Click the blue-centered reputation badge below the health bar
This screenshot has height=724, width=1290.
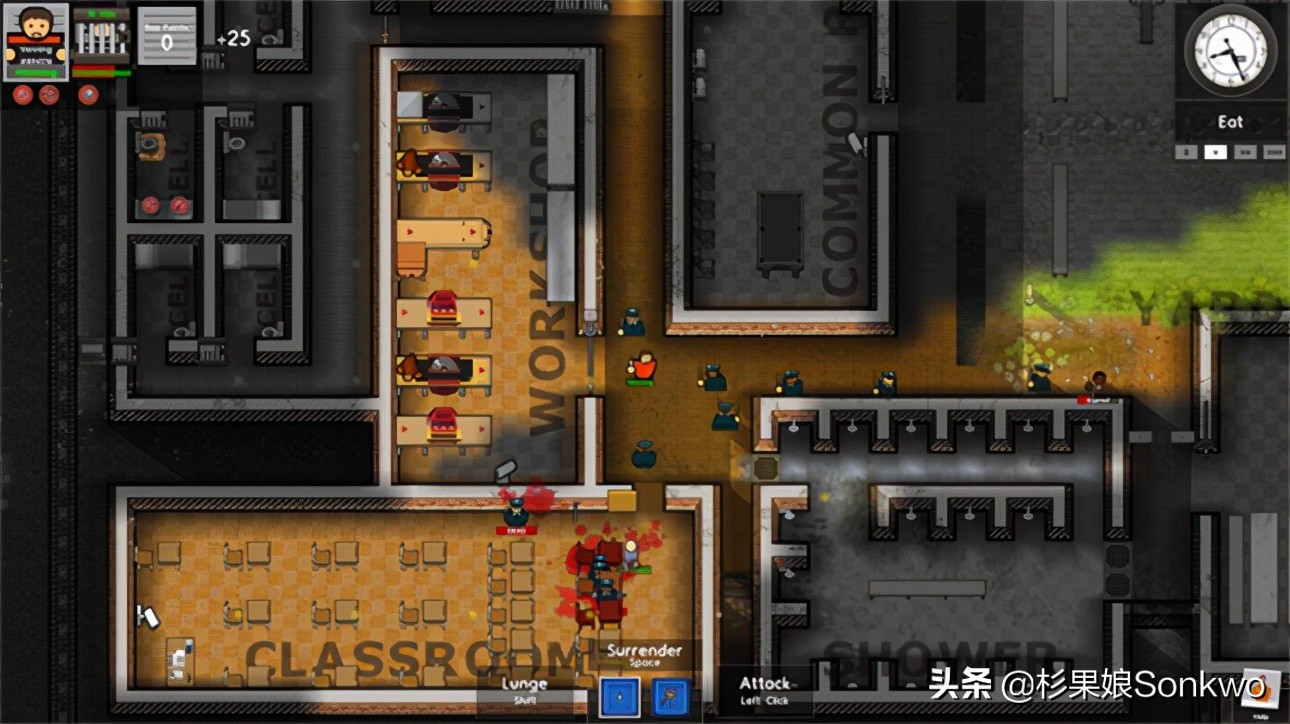[88, 95]
